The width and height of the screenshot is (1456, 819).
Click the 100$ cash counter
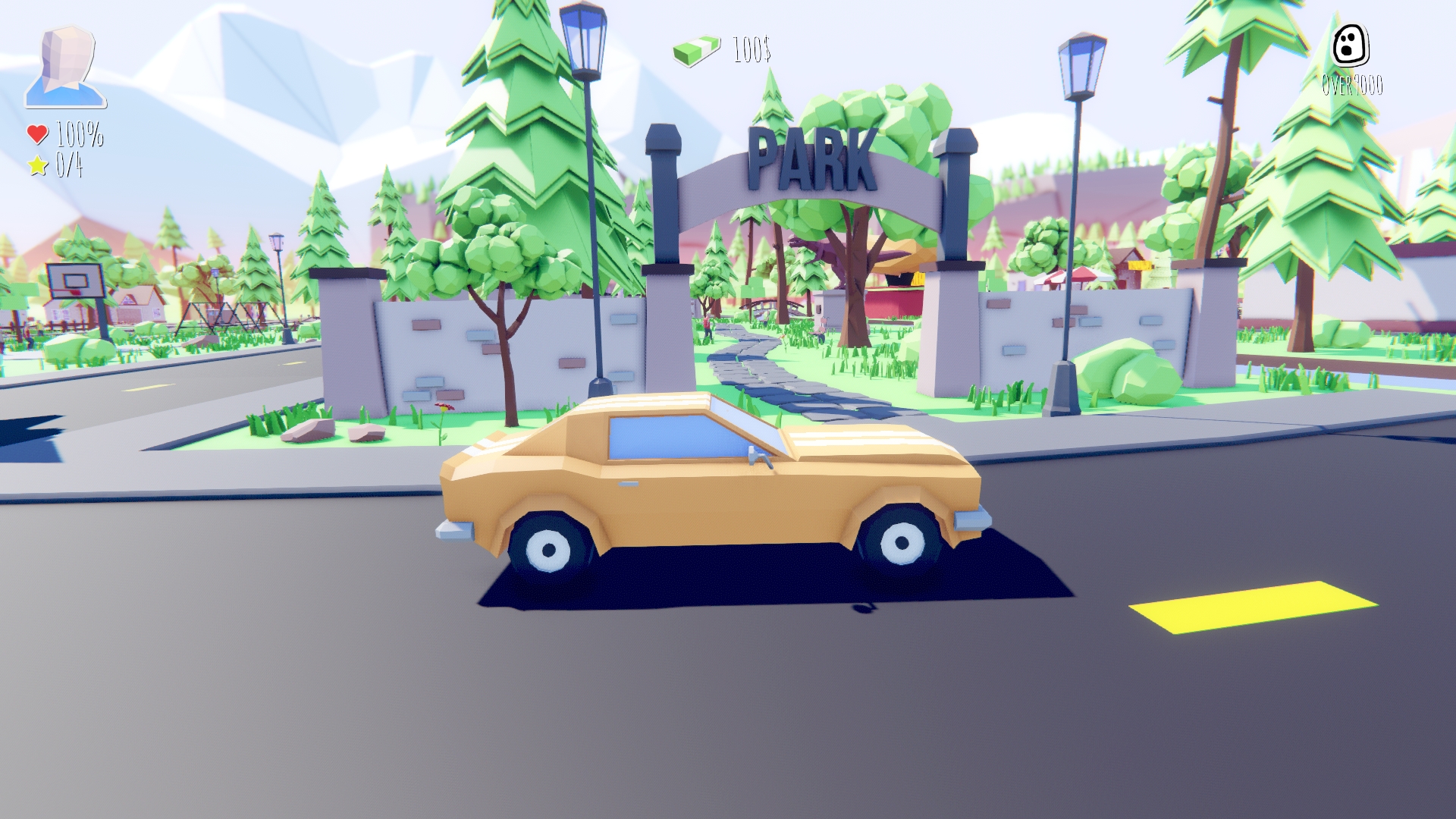(750, 52)
